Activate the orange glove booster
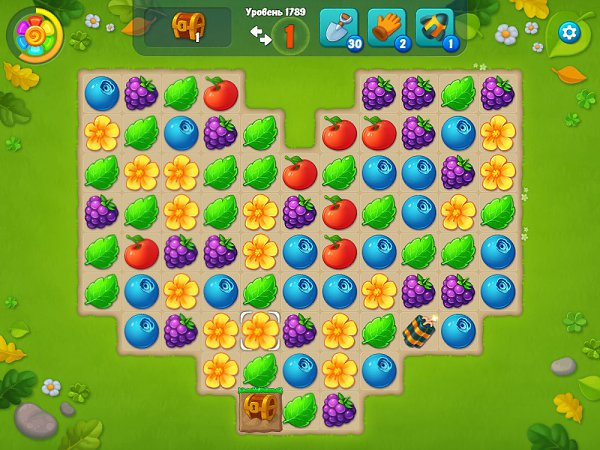 (x=386, y=28)
